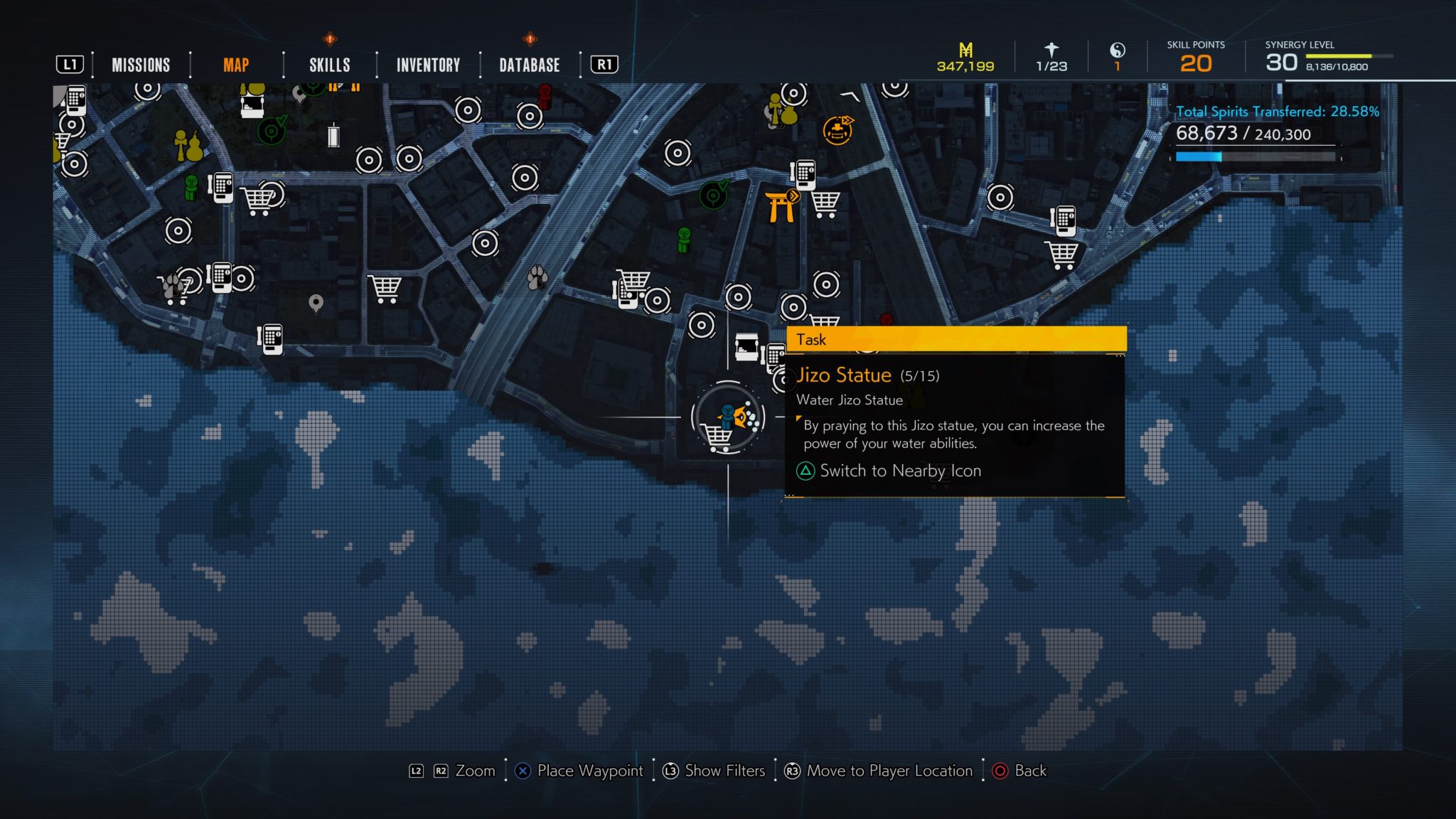Click the Total Spirits Transferred progress bar
The image size is (1456, 819).
[1257, 158]
